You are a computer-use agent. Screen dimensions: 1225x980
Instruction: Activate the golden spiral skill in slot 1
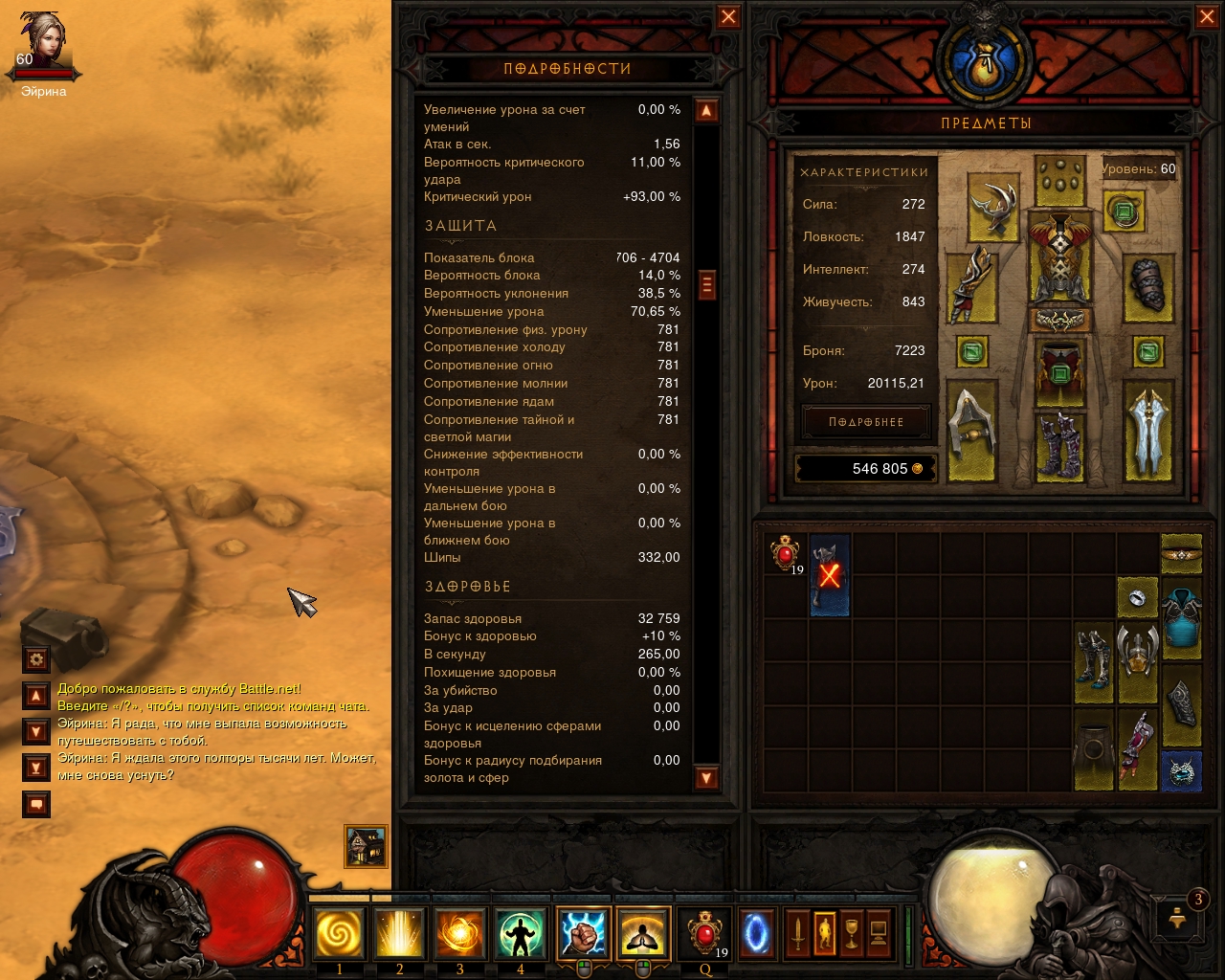click(x=339, y=933)
